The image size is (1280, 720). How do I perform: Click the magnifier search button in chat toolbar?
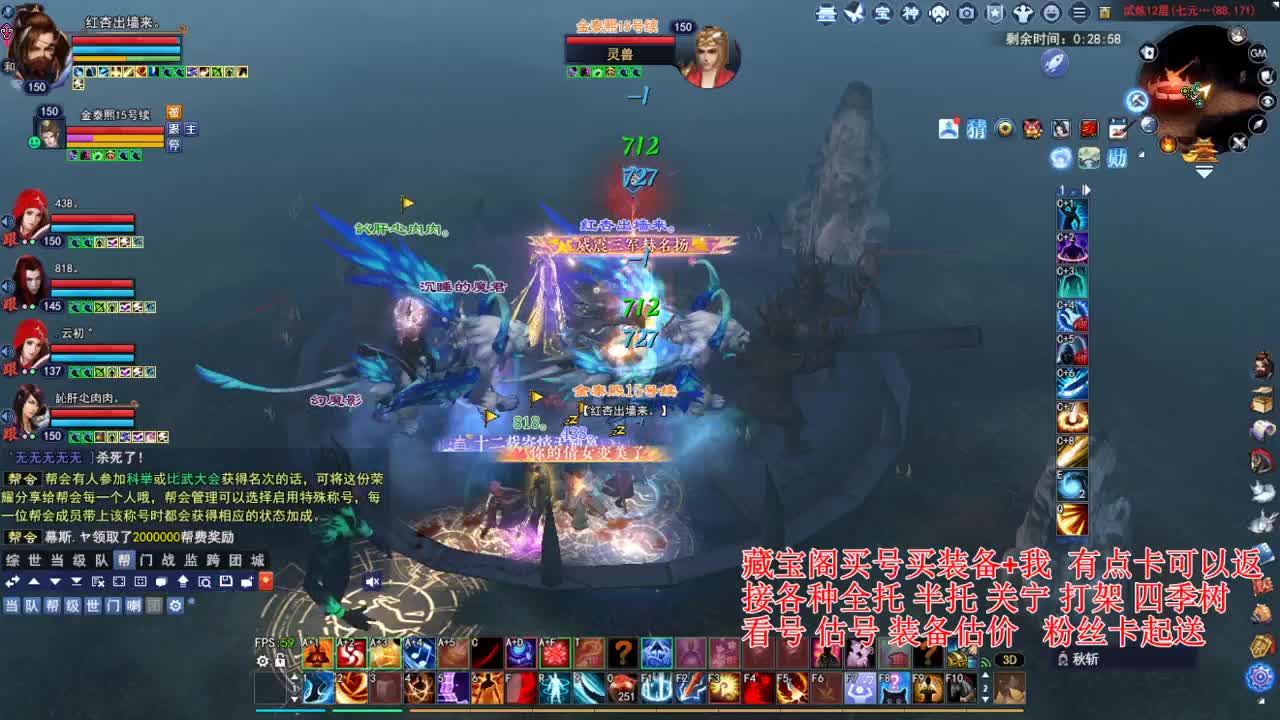[206, 582]
